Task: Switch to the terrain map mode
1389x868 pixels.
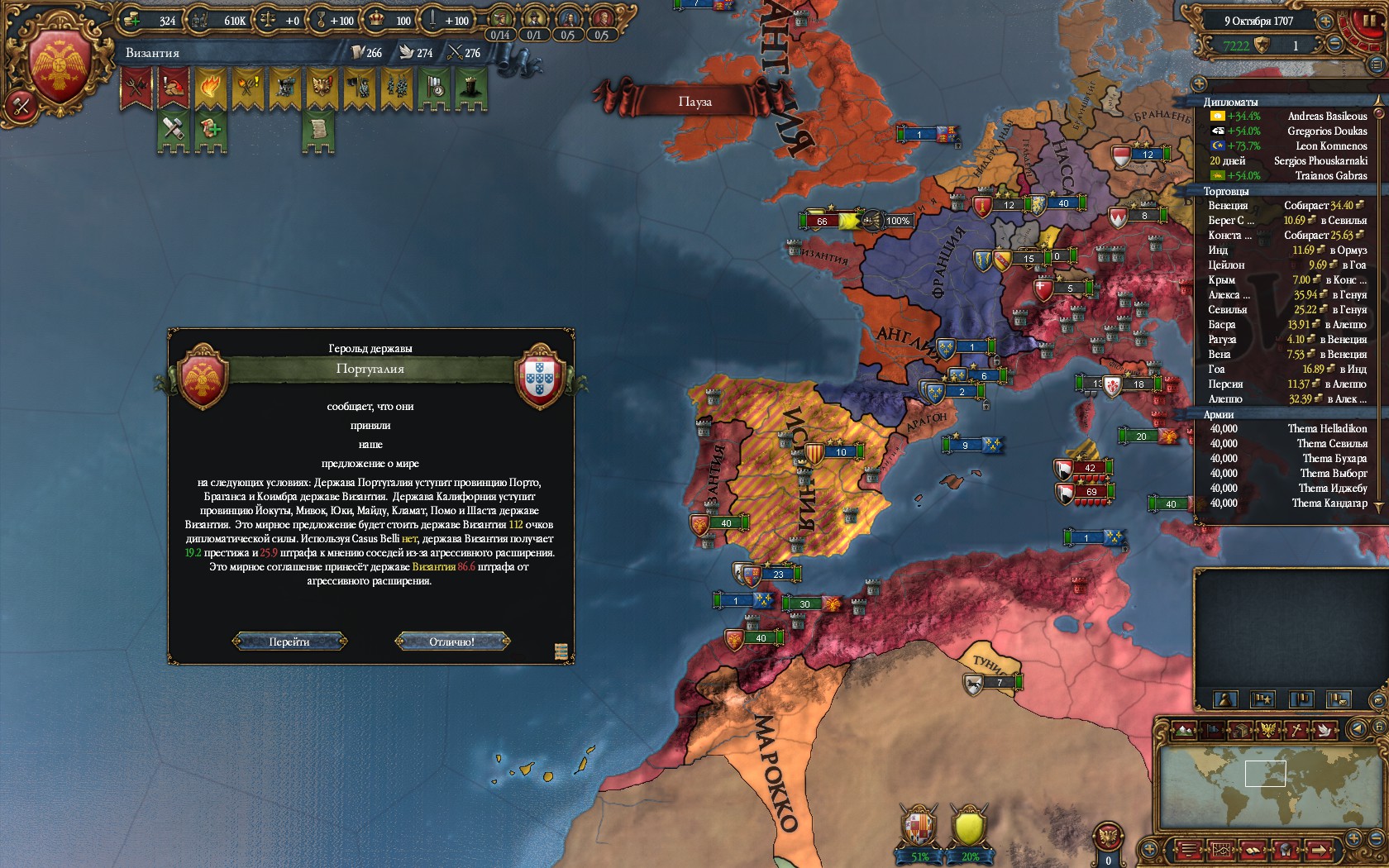Action: [1184, 730]
